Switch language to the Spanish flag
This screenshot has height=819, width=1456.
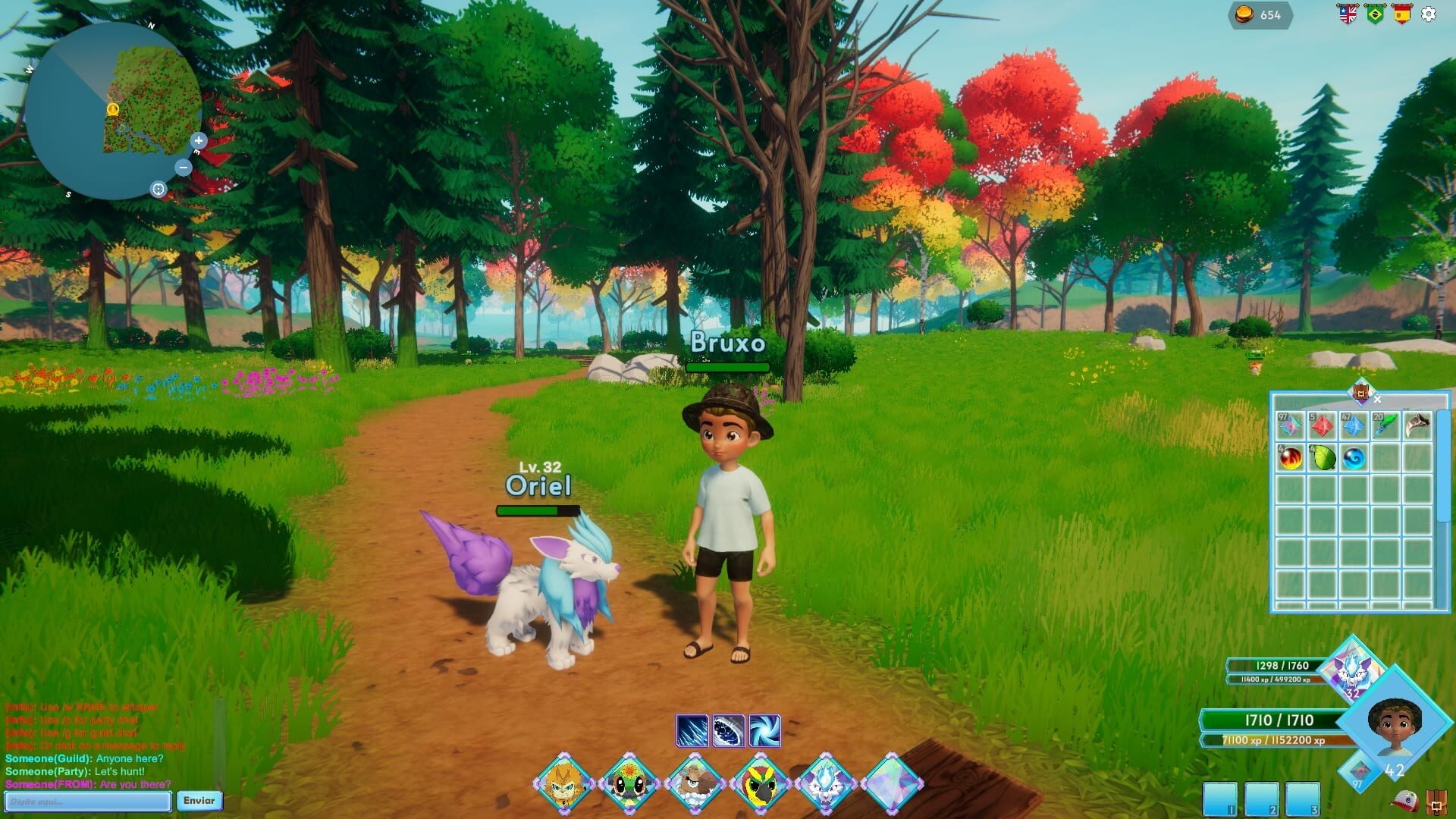point(1401,13)
